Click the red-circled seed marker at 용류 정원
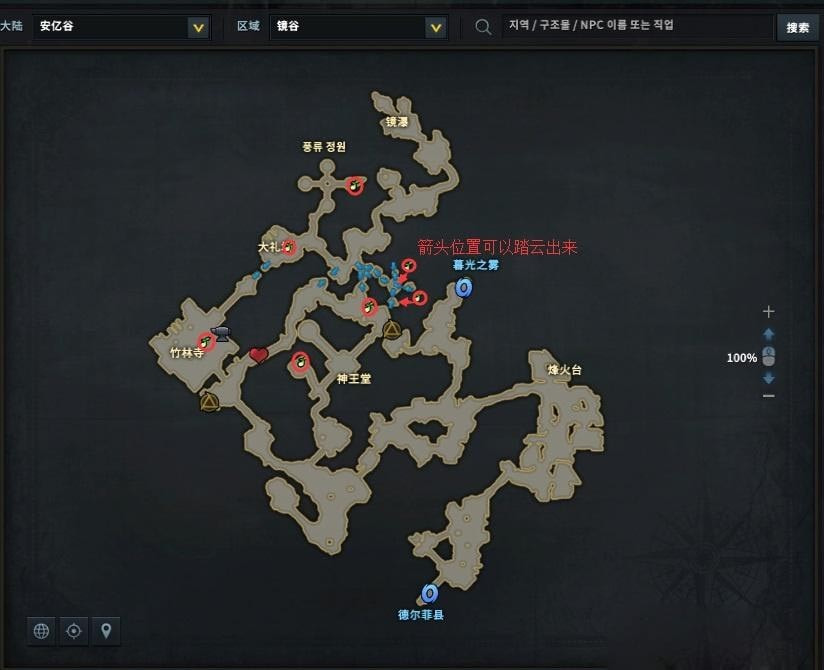 354,185
